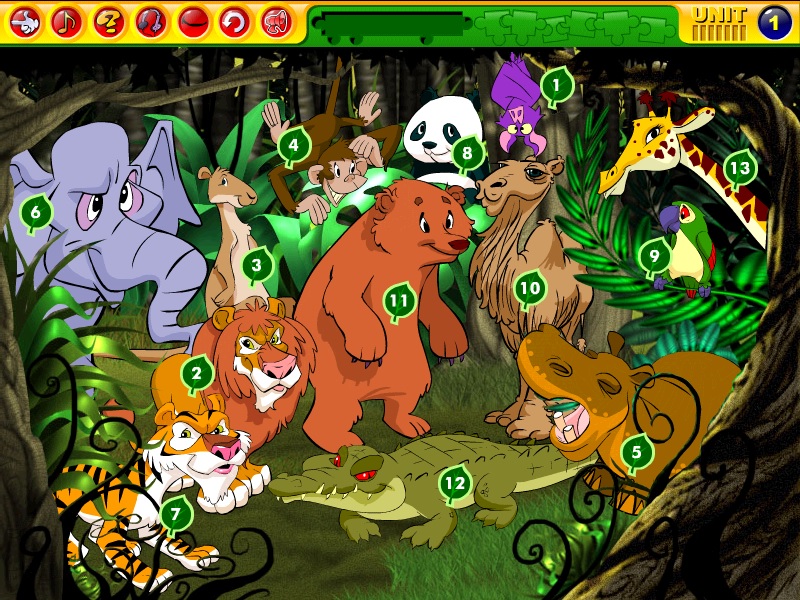Select leaf marker 3 on the llama
Screen dimensions: 800x600
pyautogui.click(x=257, y=265)
